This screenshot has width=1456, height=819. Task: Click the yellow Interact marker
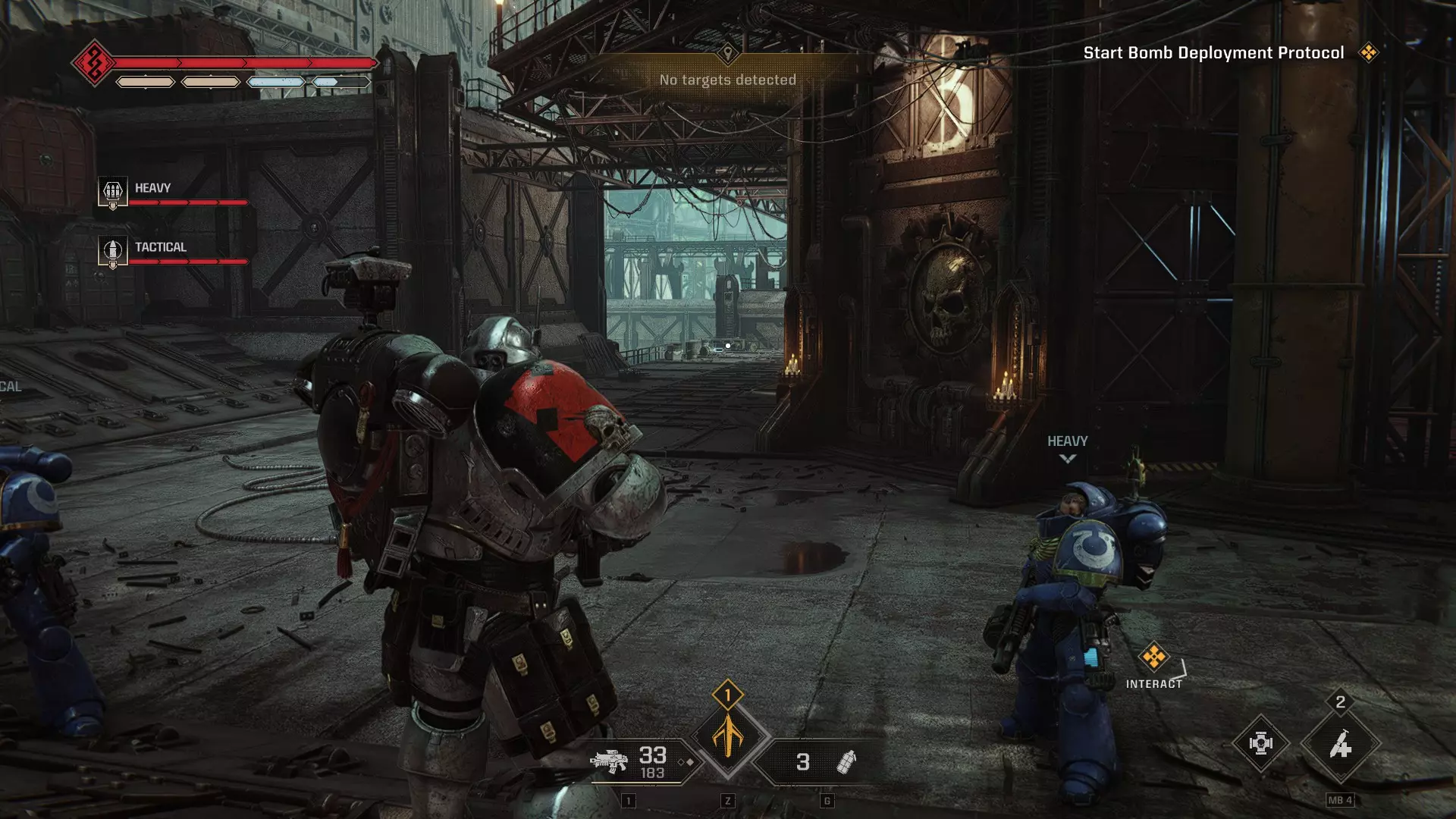tap(1153, 657)
